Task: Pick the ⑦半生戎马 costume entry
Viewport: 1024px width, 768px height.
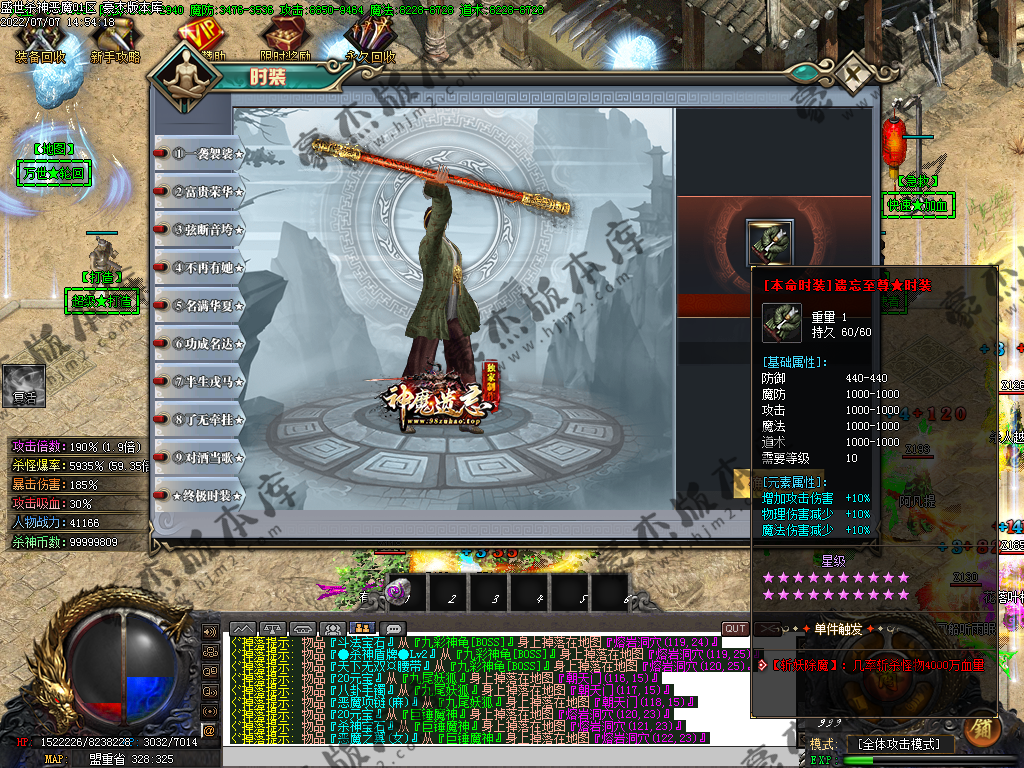Action: coord(200,381)
